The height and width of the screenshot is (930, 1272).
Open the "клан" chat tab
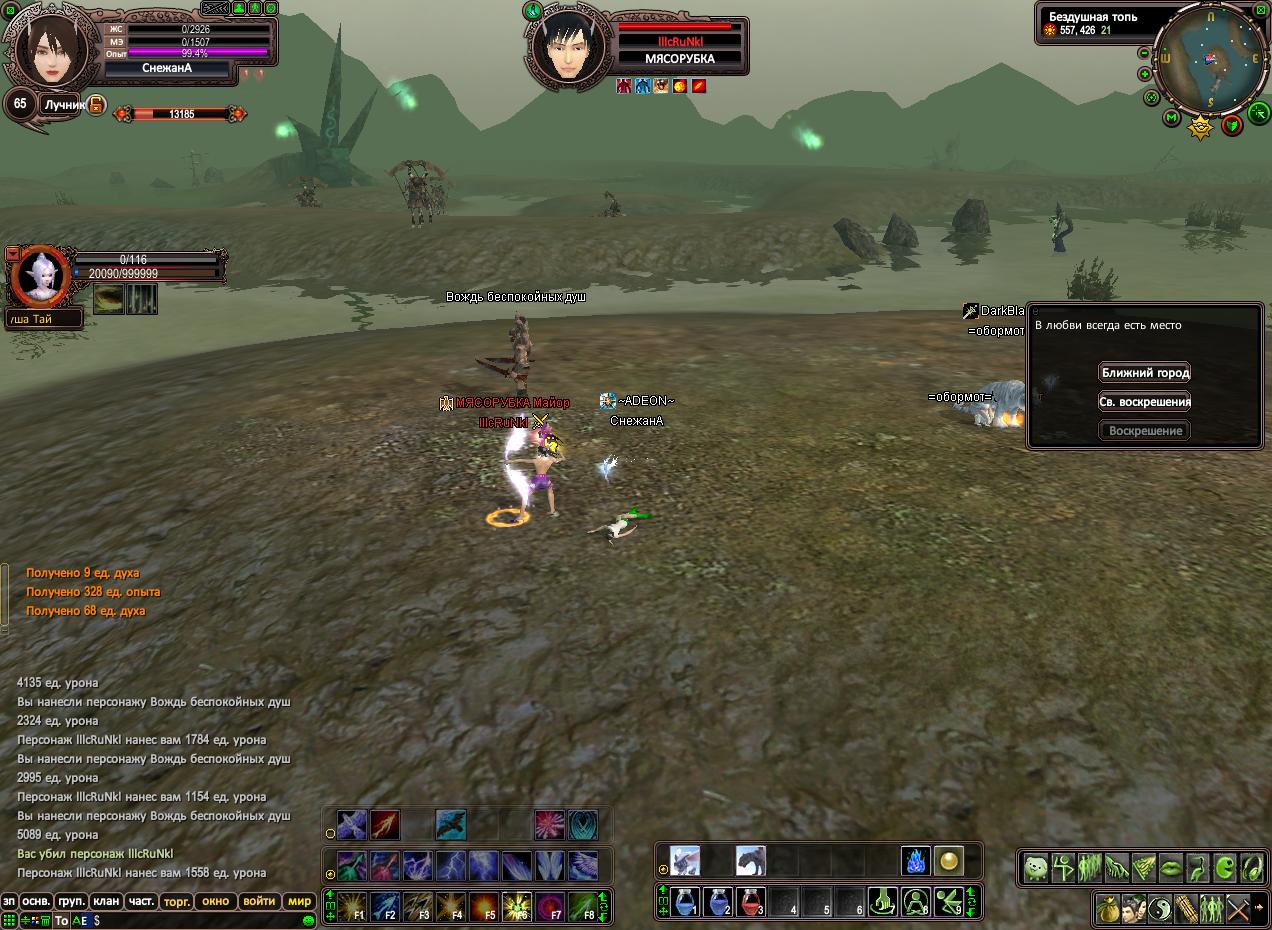tap(106, 901)
